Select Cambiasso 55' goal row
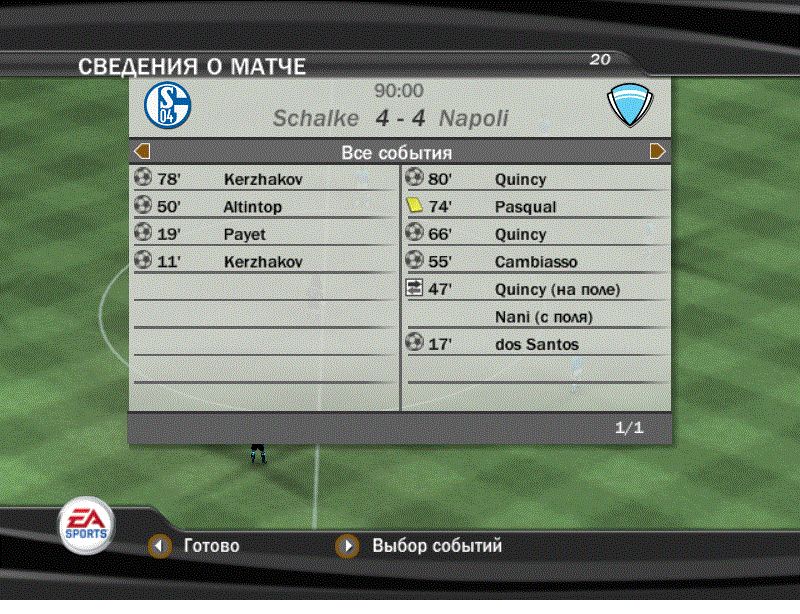 (535, 262)
